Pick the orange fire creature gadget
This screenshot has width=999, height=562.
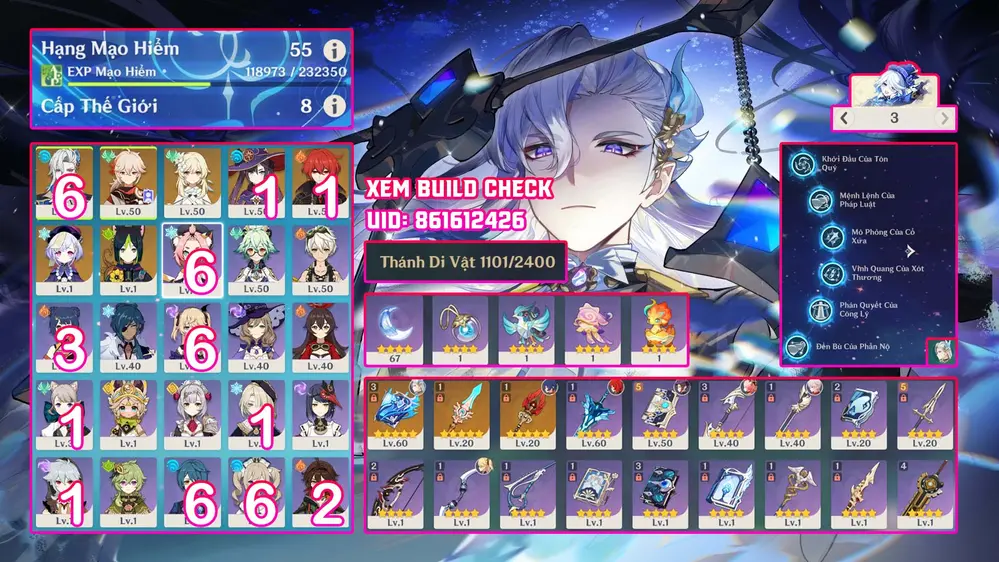pos(656,331)
